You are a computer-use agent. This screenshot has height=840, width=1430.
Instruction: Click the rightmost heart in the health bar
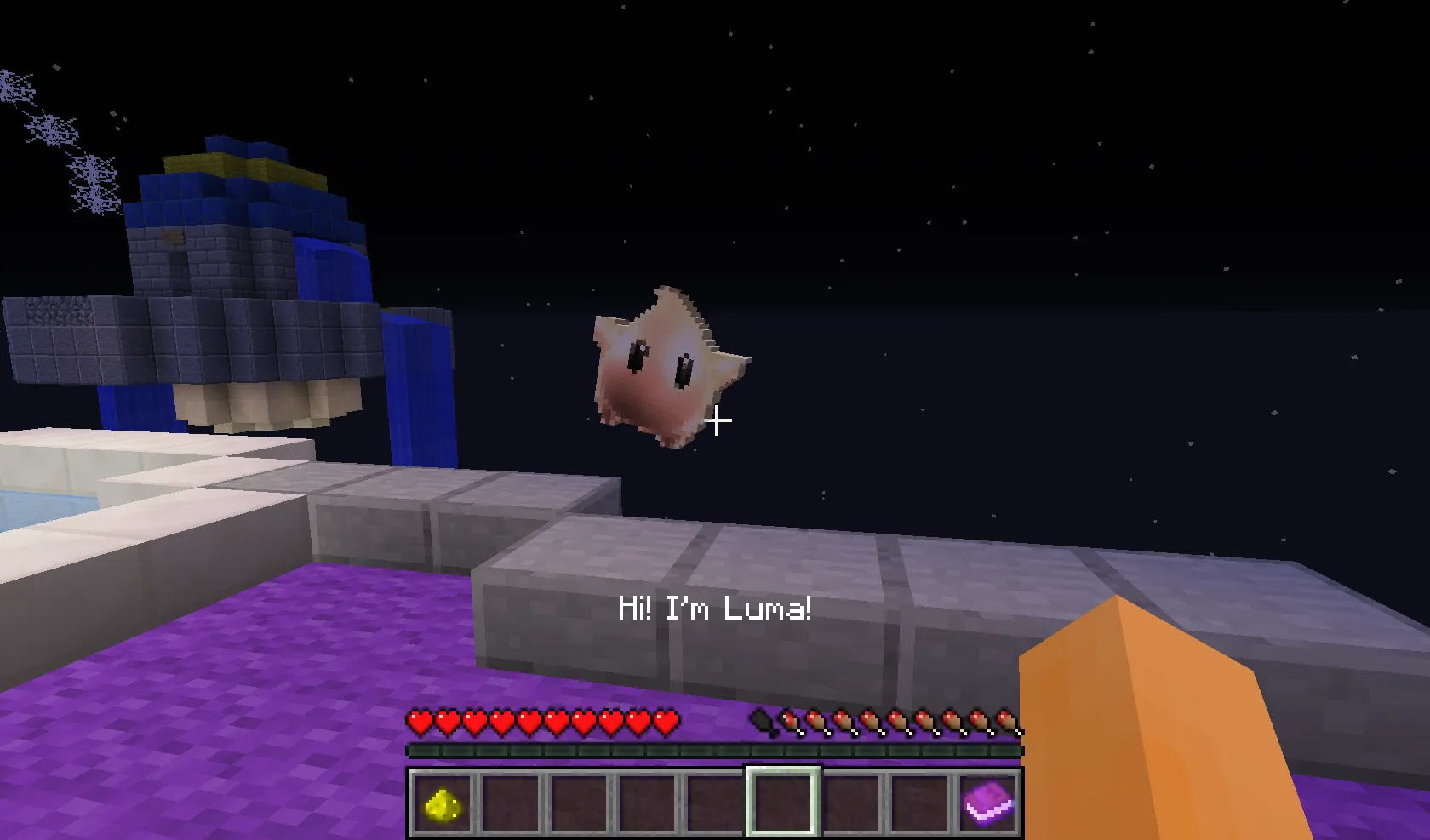[x=669, y=722]
